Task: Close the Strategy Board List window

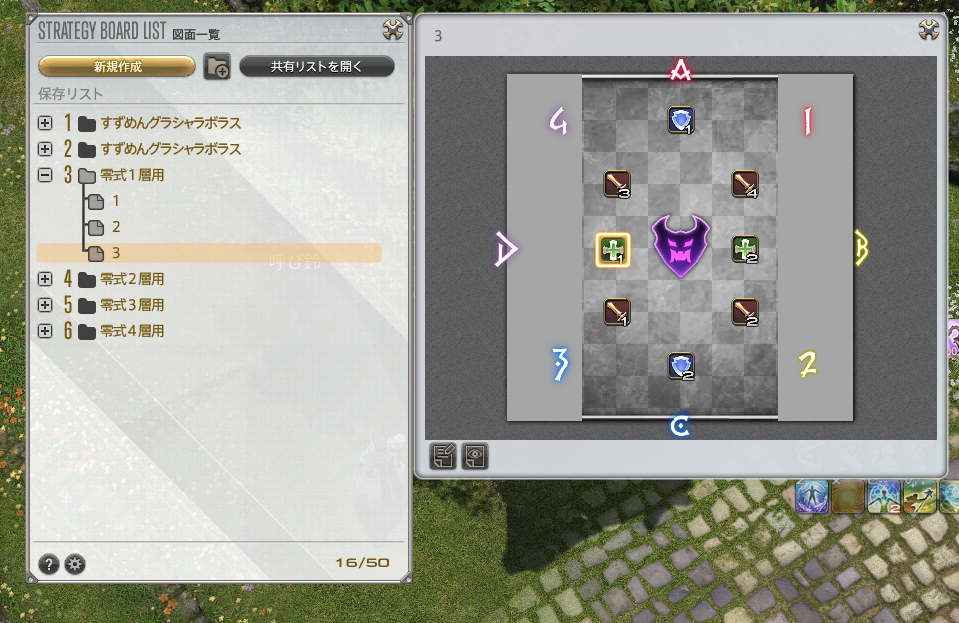Action: pos(393,30)
